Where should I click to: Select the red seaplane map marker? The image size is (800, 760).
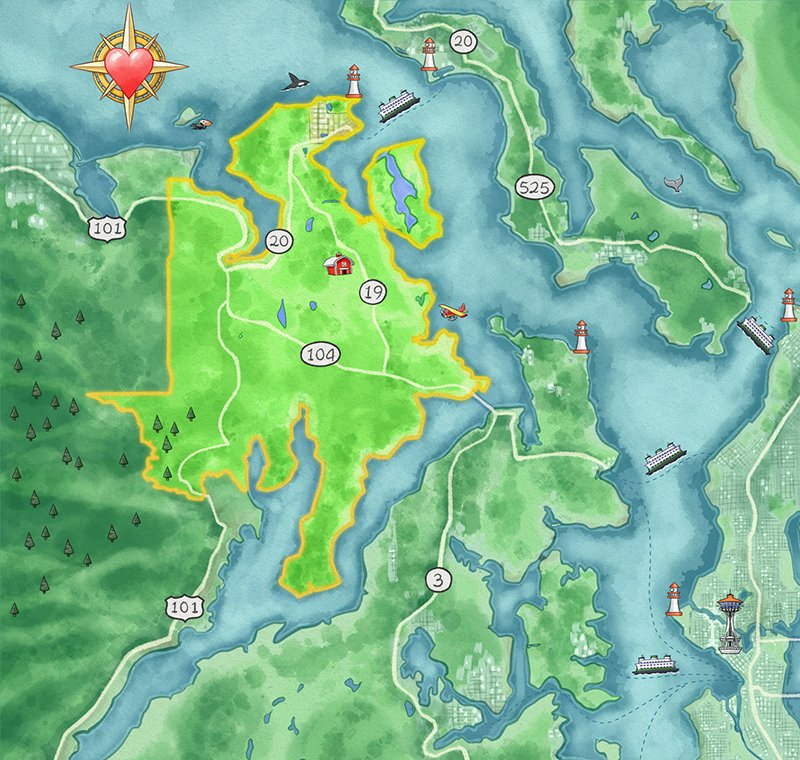pos(454,311)
